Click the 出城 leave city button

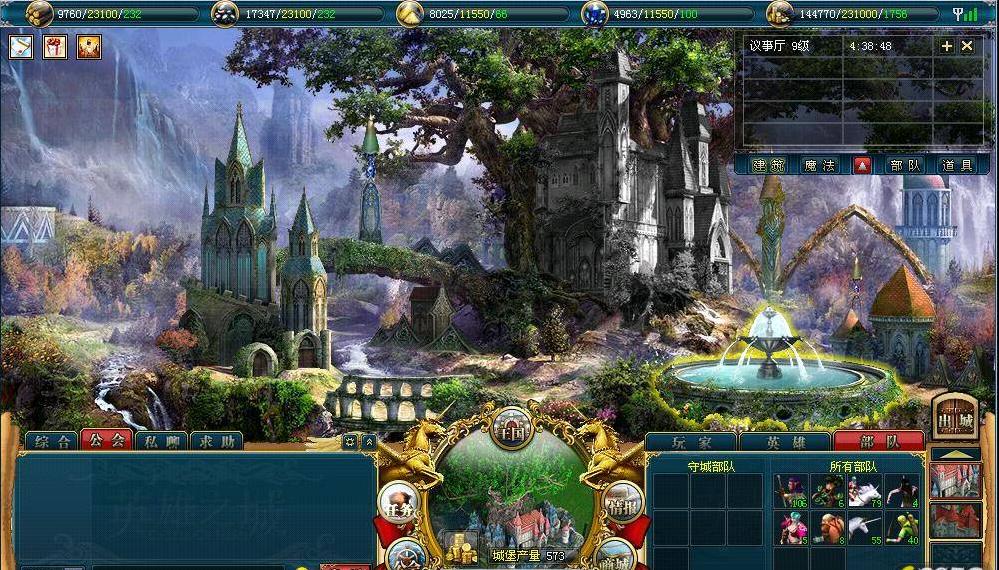coord(954,415)
